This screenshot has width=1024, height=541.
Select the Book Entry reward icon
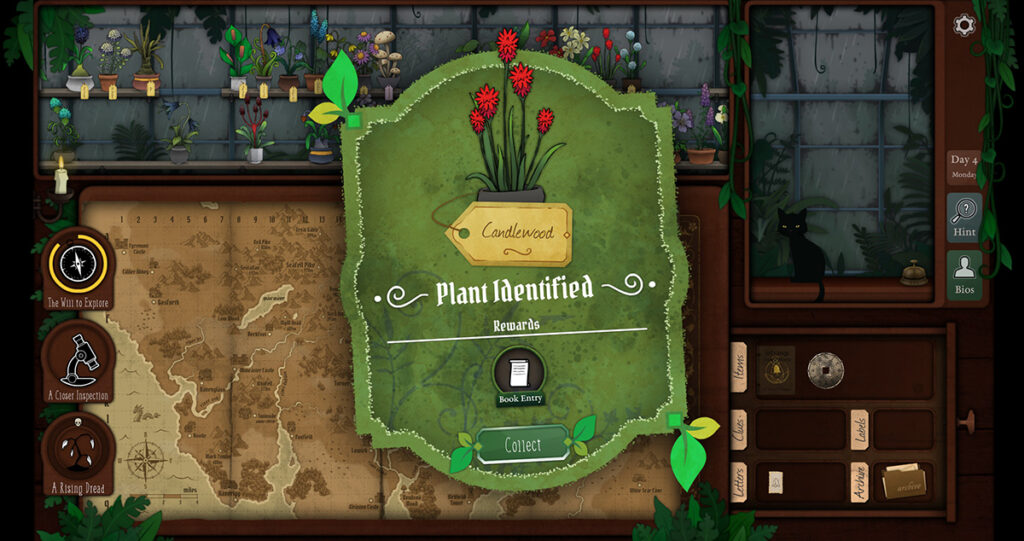pyautogui.click(x=519, y=375)
